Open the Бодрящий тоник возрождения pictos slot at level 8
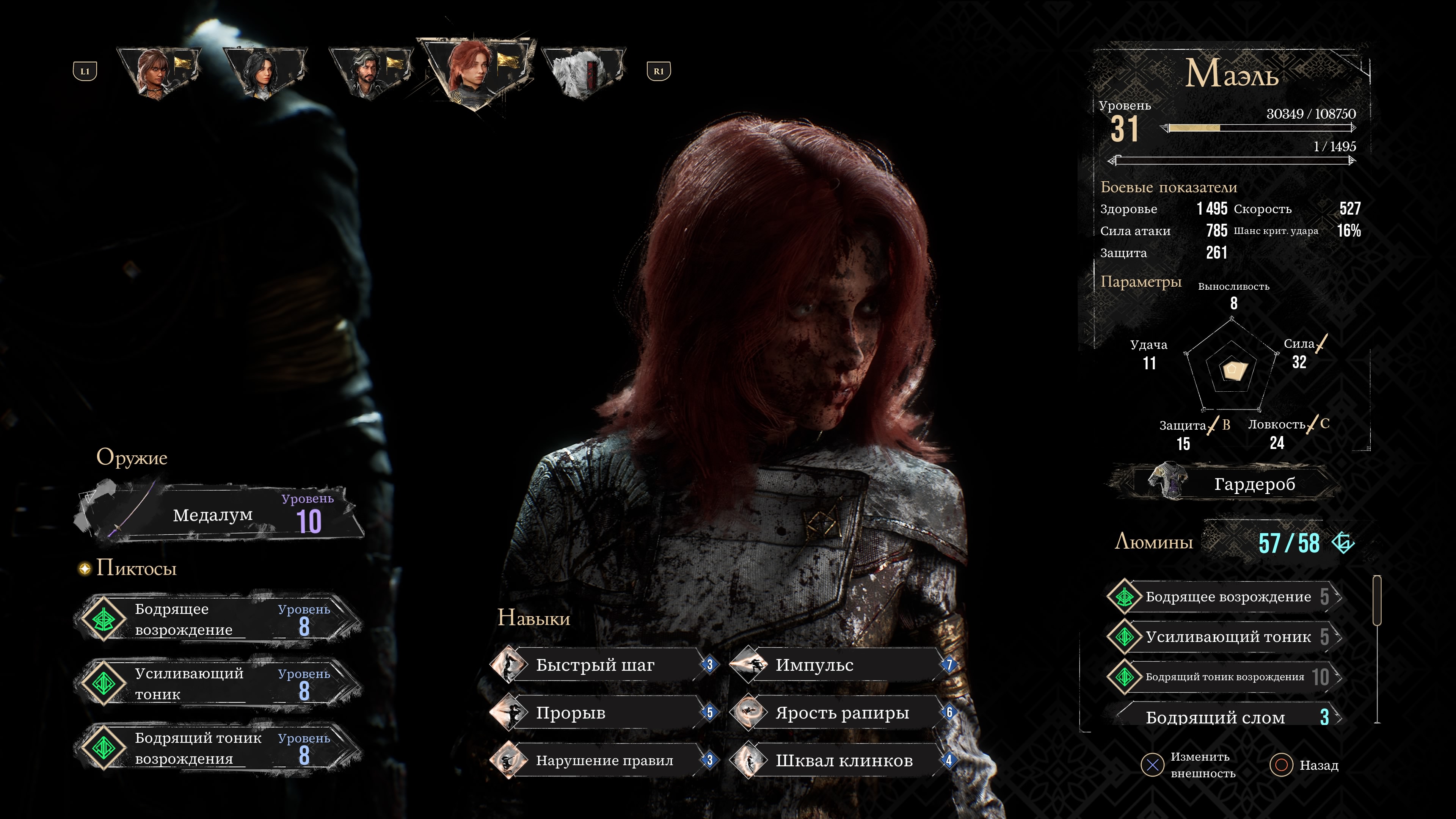 tap(218, 748)
